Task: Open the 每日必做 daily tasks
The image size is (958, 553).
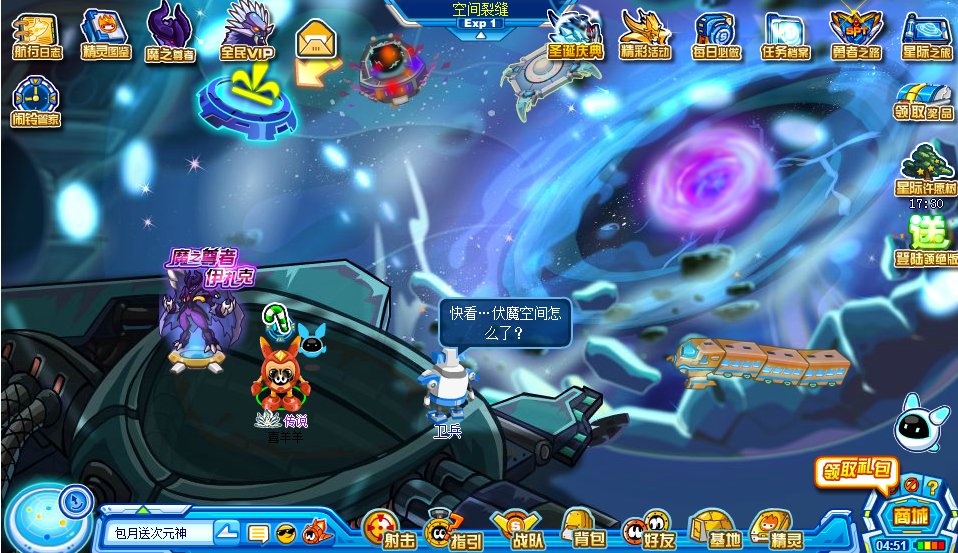Action: coord(715,33)
